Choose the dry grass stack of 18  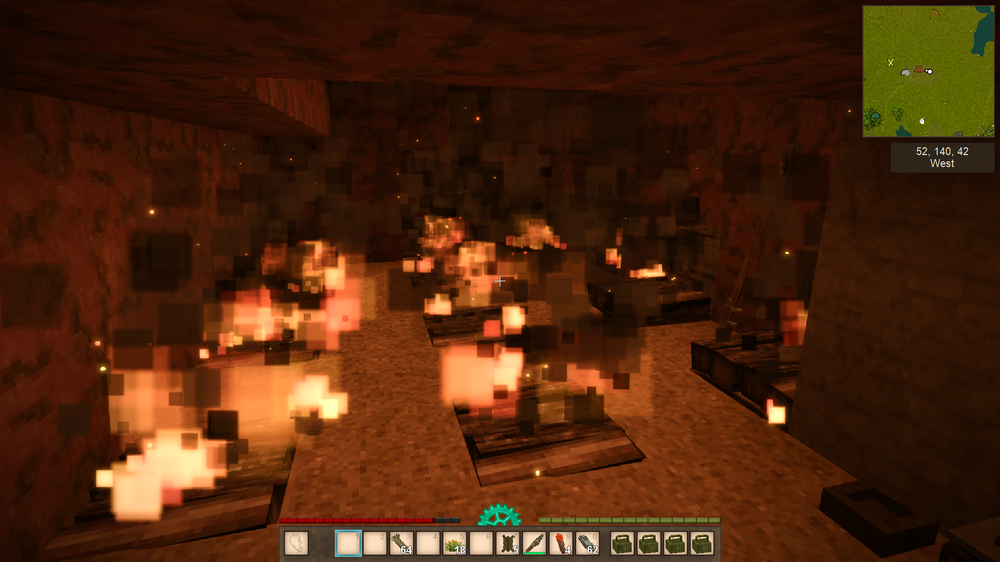(x=455, y=543)
